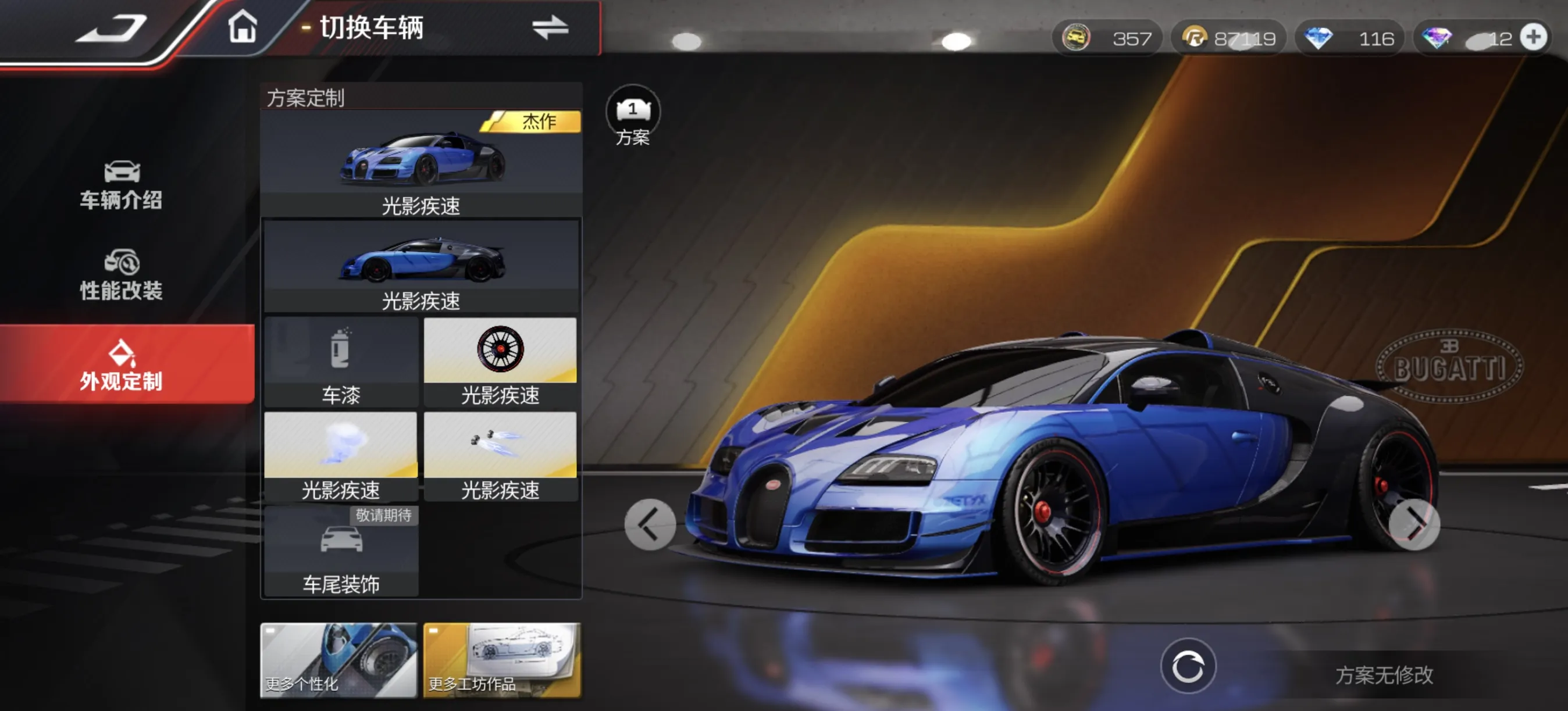The height and width of the screenshot is (711, 1568).
Task: Show next car with right arrow
Action: click(1414, 524)
